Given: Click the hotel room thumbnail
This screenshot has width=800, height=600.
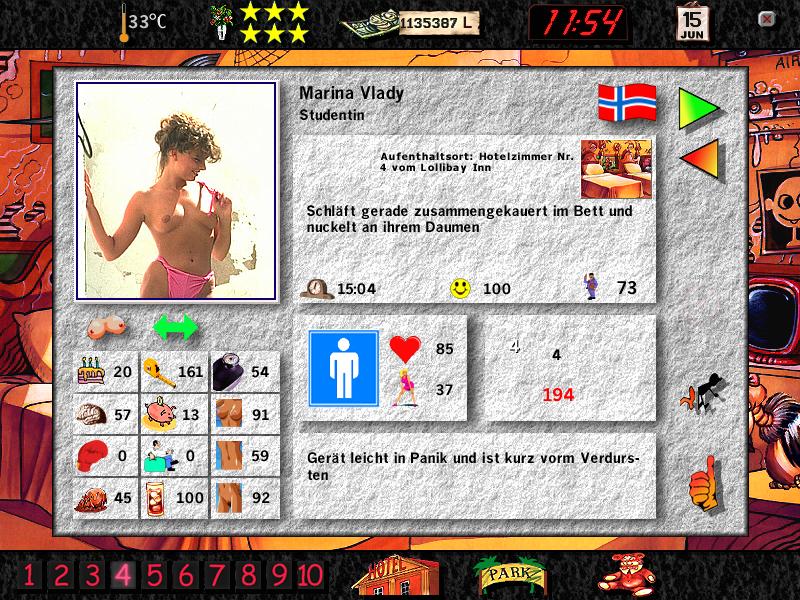Looking at the screenshot, I should point(616,168).
